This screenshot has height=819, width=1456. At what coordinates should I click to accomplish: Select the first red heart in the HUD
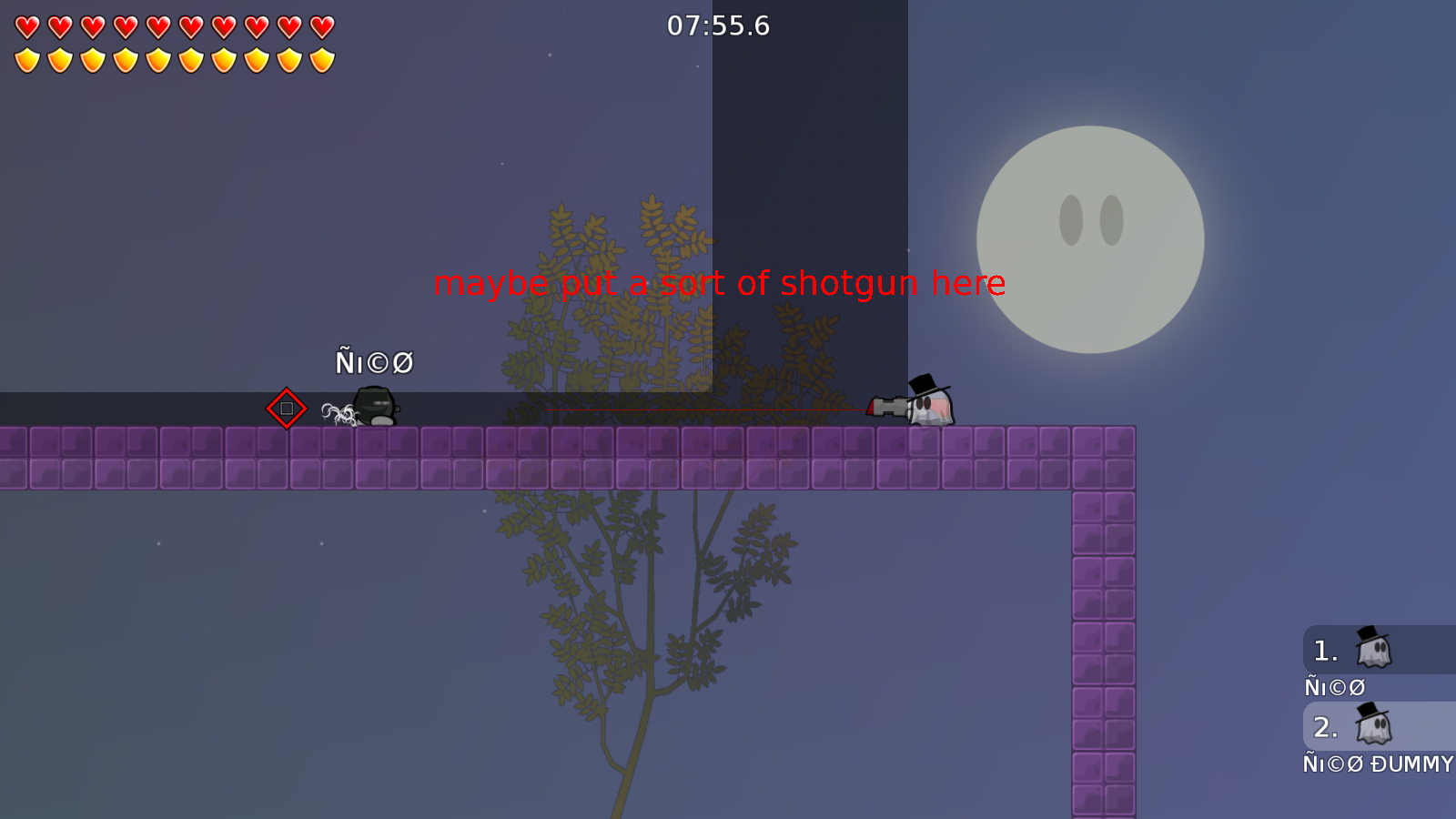(x=25, y=26)
